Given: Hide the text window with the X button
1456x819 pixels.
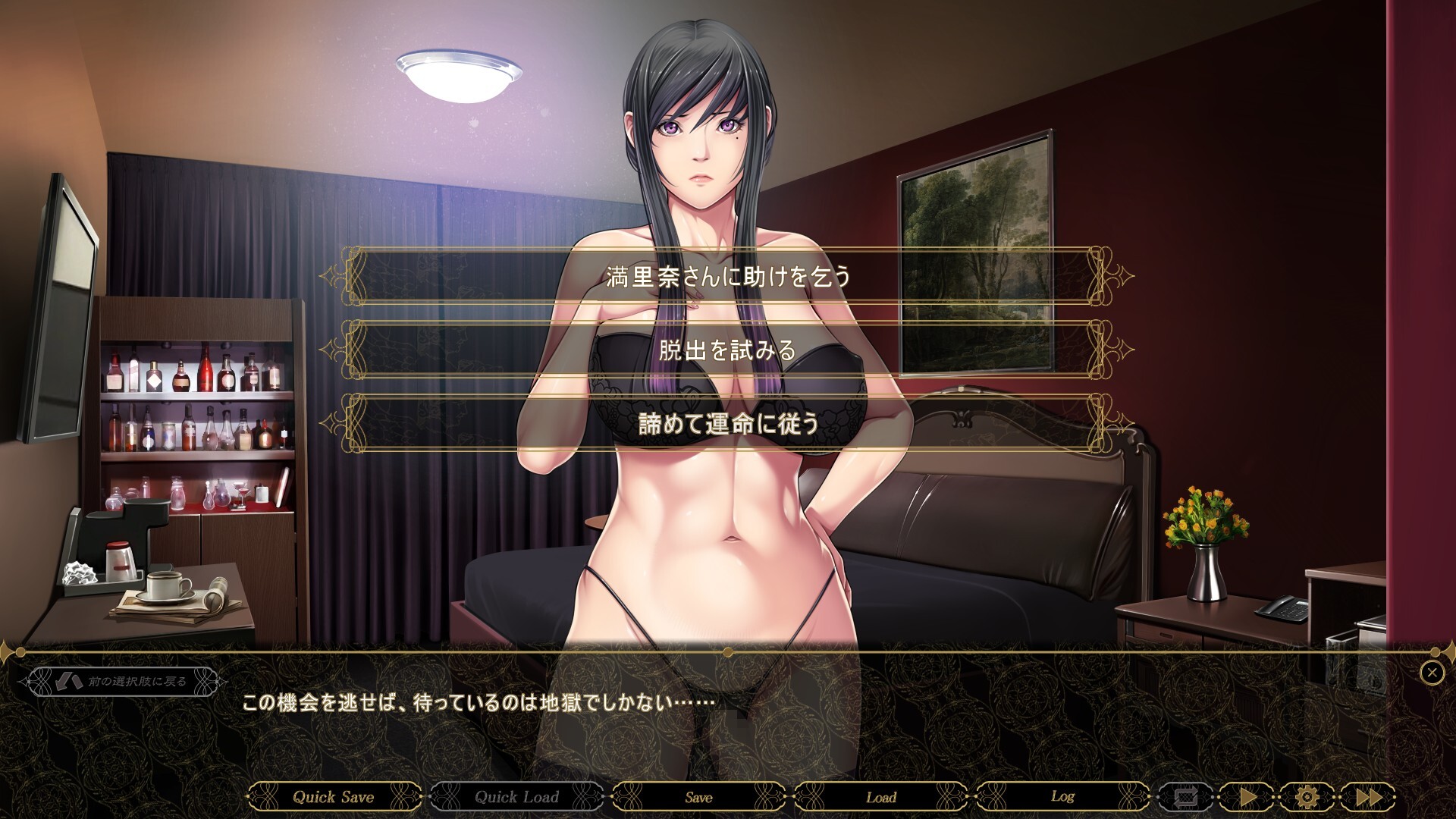Looking at the screenshot, I should click(x=1432, y=672).
